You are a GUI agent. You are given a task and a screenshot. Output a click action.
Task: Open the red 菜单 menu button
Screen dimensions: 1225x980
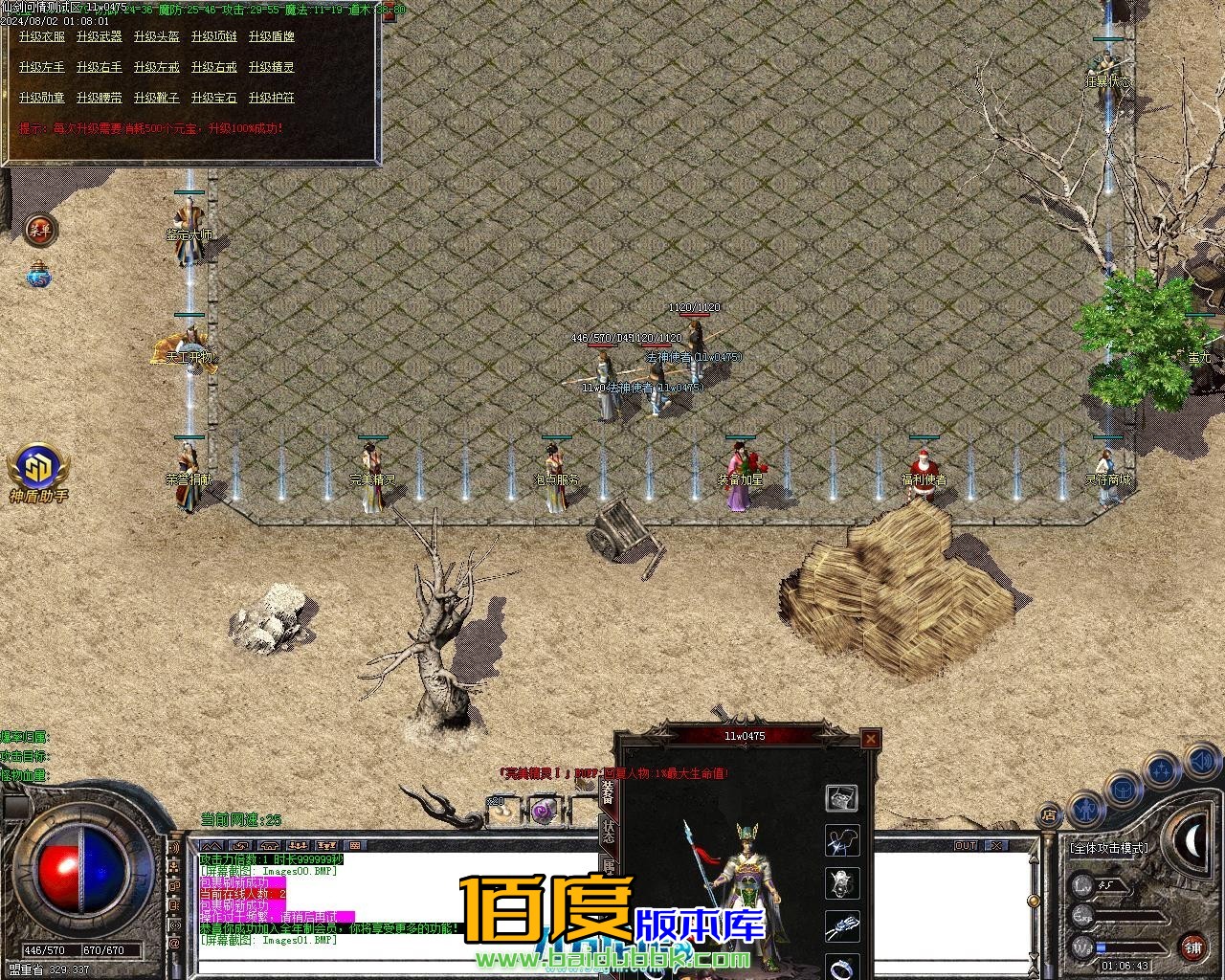click(40, 229)
